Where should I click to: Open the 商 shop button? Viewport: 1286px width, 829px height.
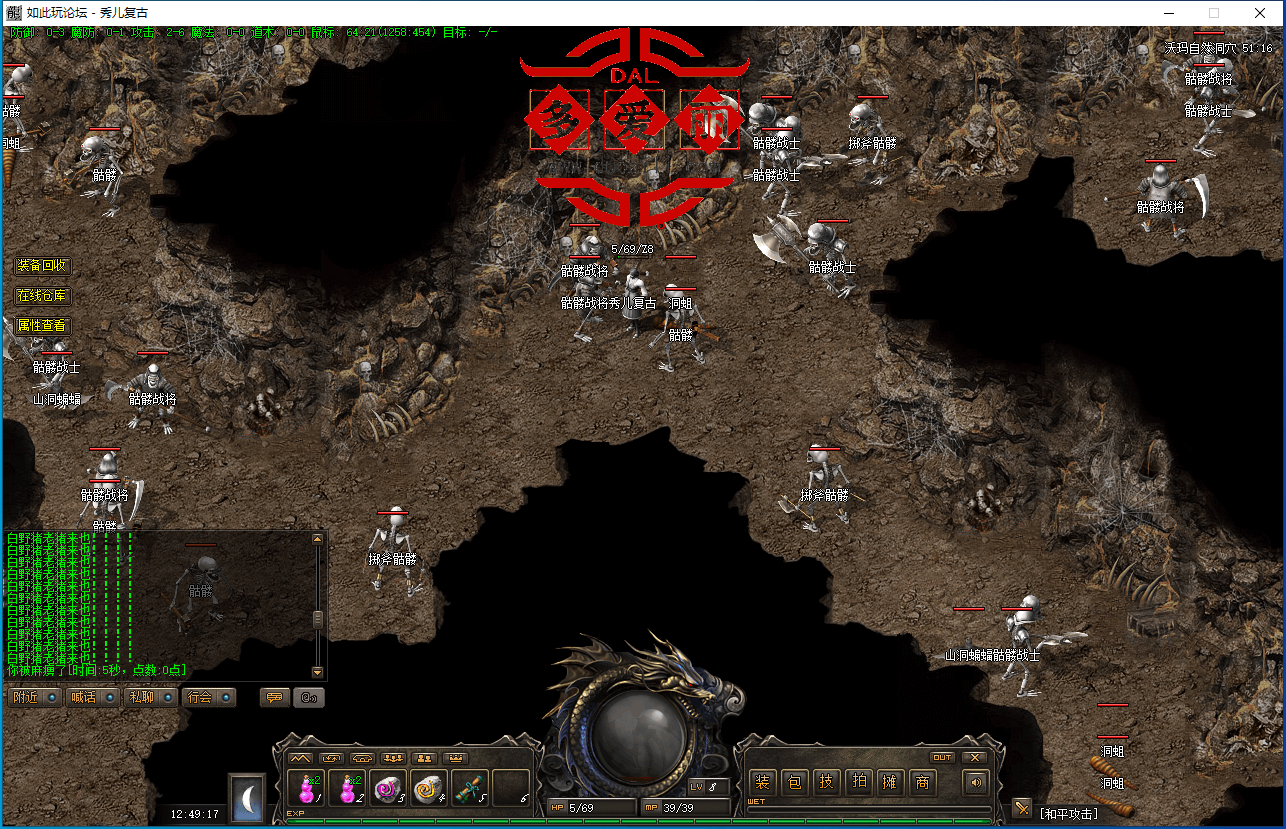click(x=922, y=782)
